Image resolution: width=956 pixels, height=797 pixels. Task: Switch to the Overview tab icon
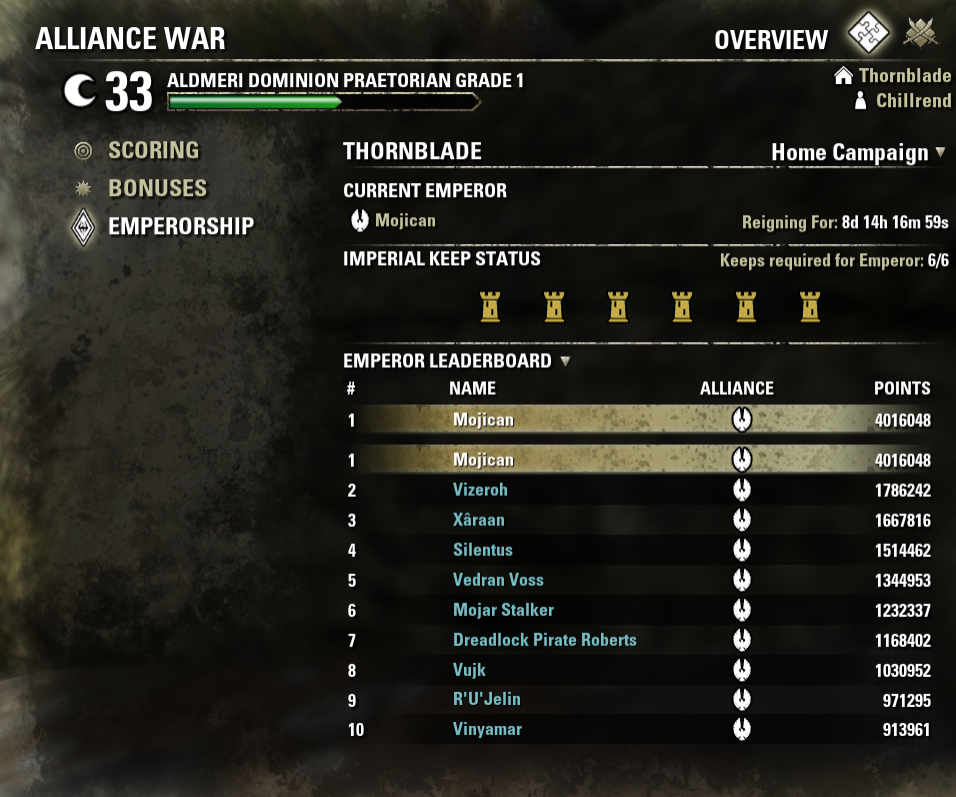pyautogui.click(x=869, y=36)
